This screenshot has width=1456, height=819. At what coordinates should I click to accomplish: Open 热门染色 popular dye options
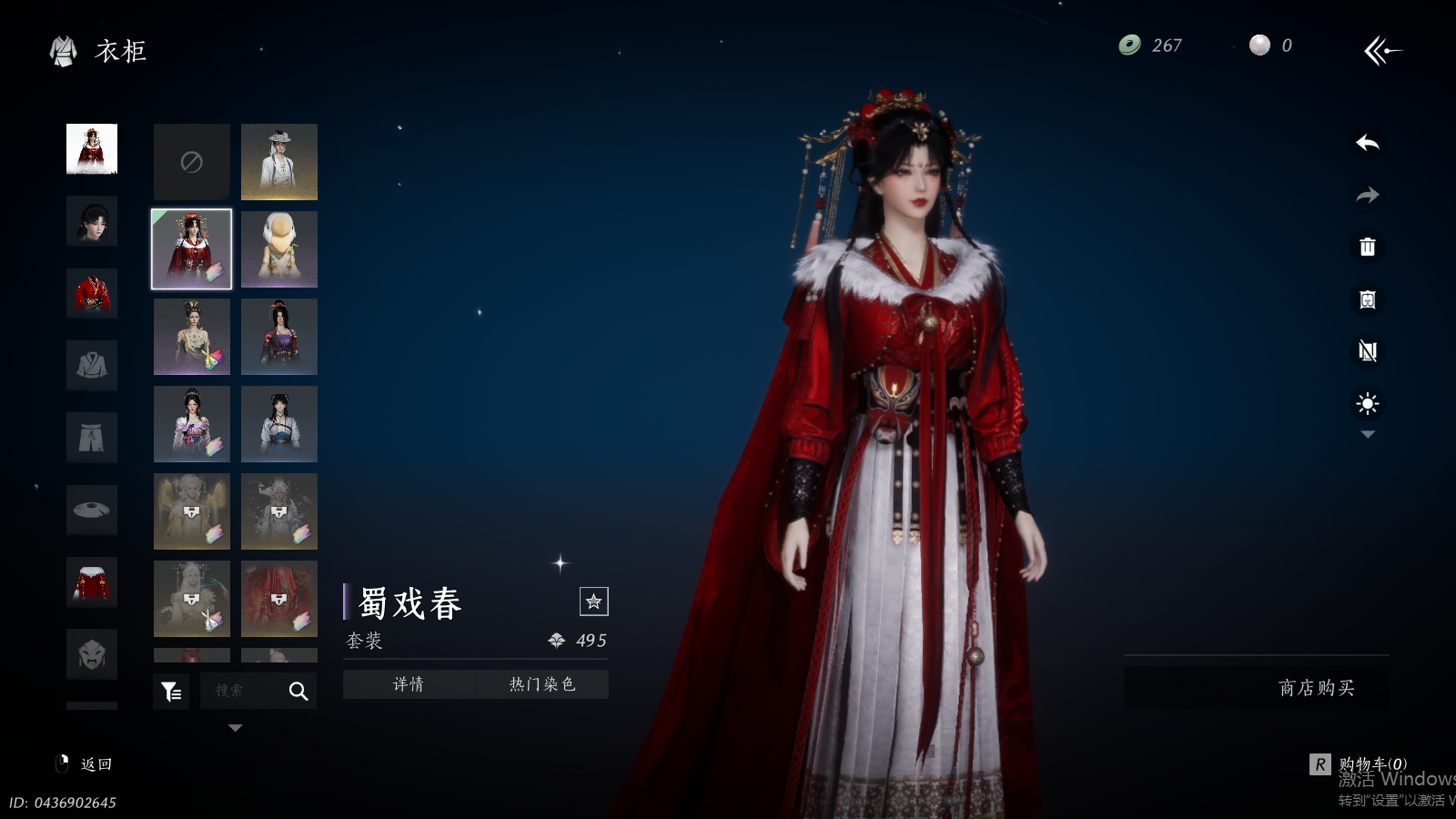[542, 684]
